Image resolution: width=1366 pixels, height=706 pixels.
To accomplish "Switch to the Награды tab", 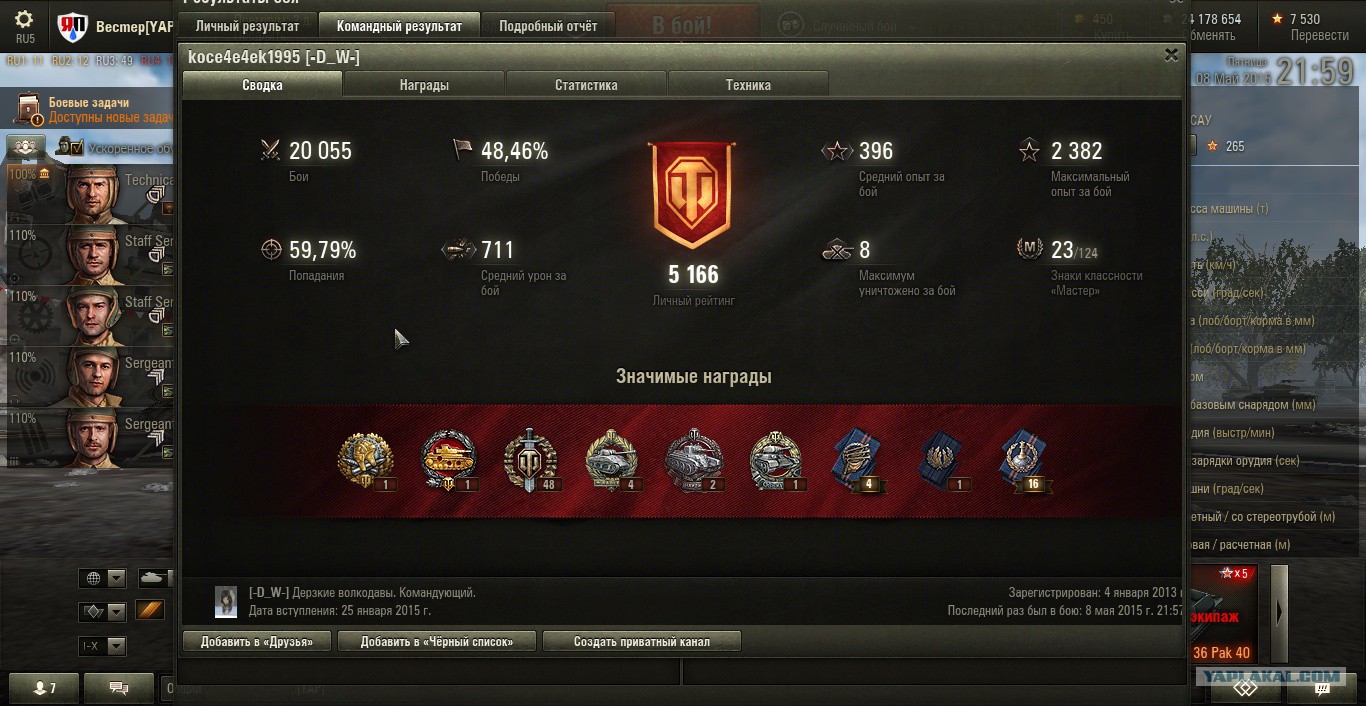I will pos(424,85).
